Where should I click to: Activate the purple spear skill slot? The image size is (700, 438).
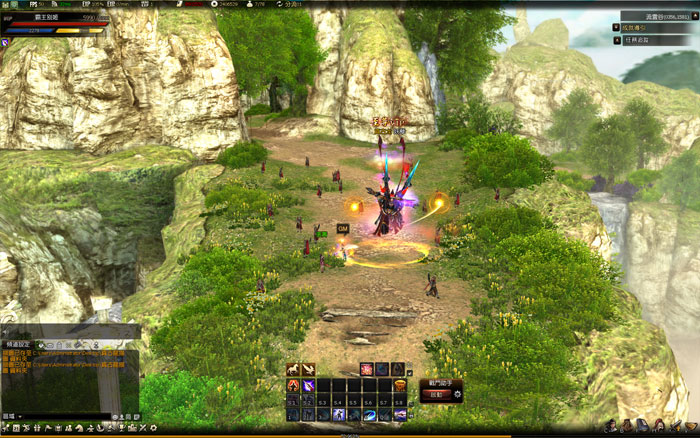point(309,386)
